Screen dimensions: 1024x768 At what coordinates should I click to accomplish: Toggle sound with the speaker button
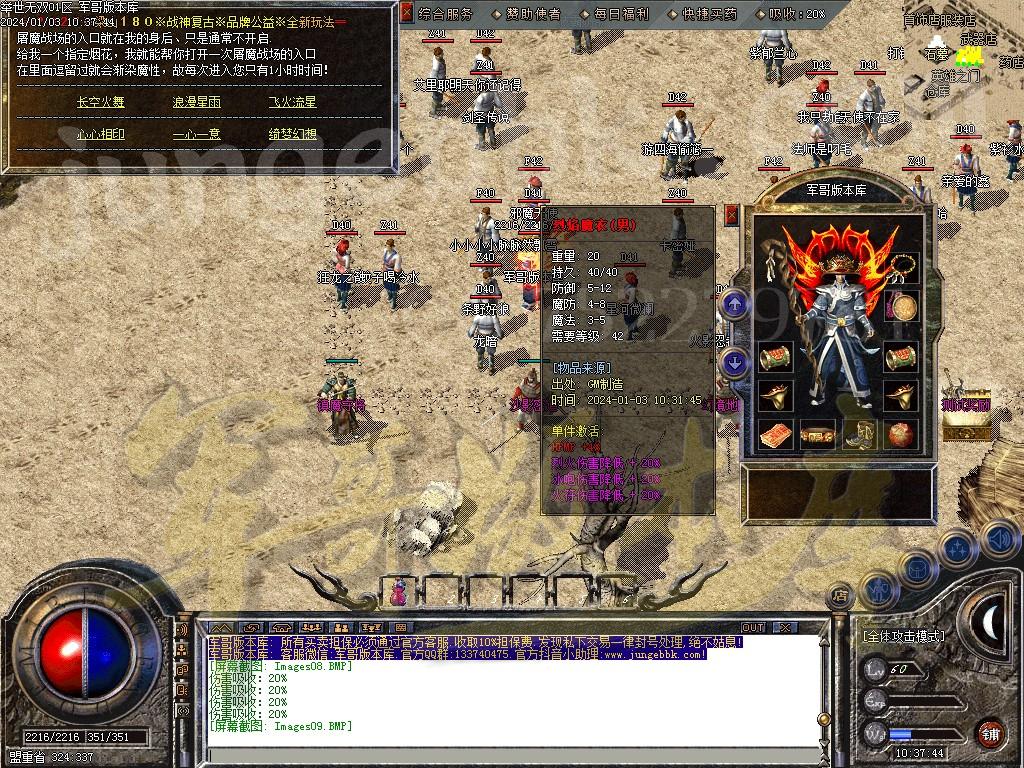tap(999, 540)
